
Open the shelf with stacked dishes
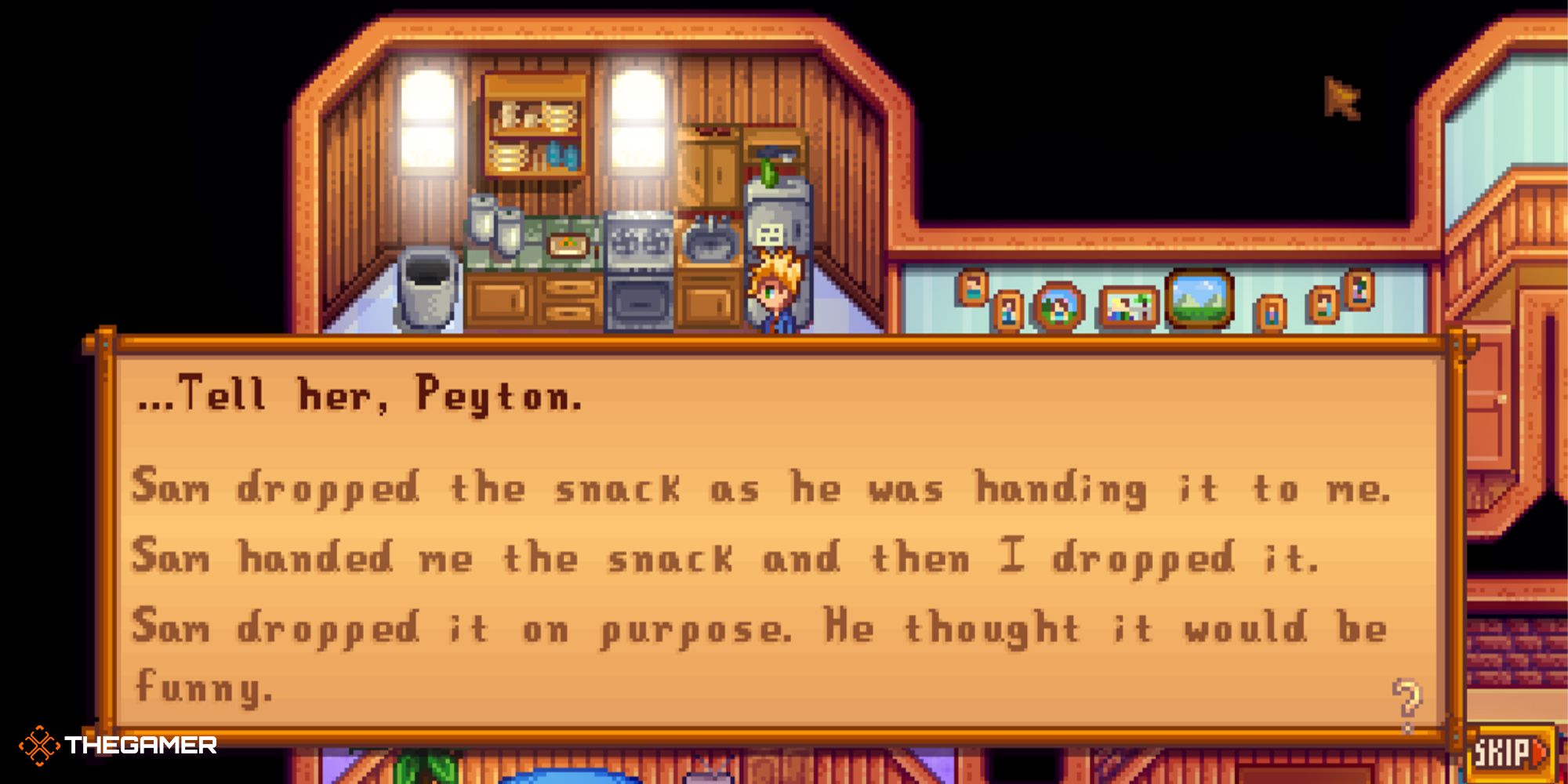(533, 141)
